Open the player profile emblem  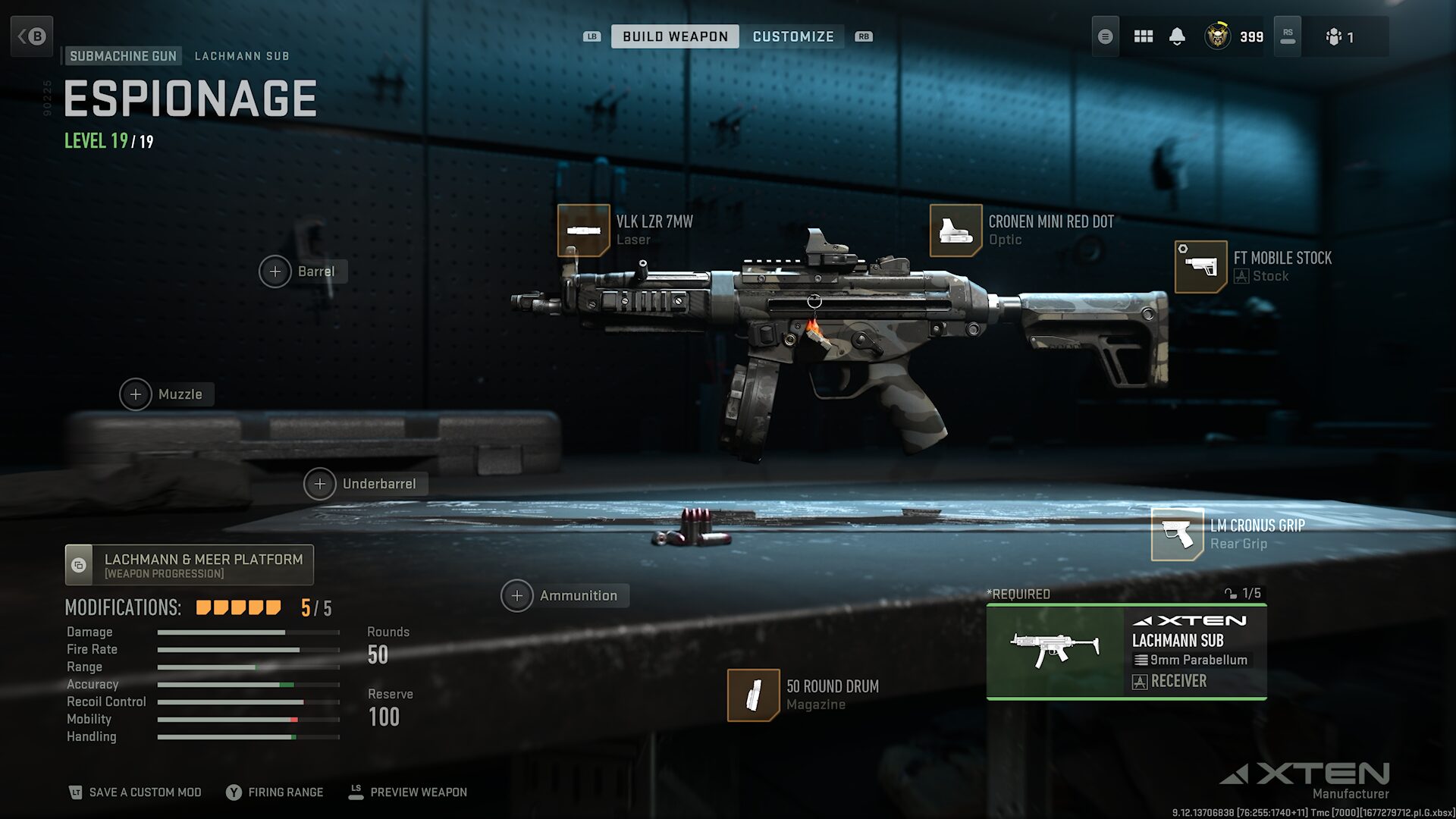pyautogui.click(x=1218, y=36)
